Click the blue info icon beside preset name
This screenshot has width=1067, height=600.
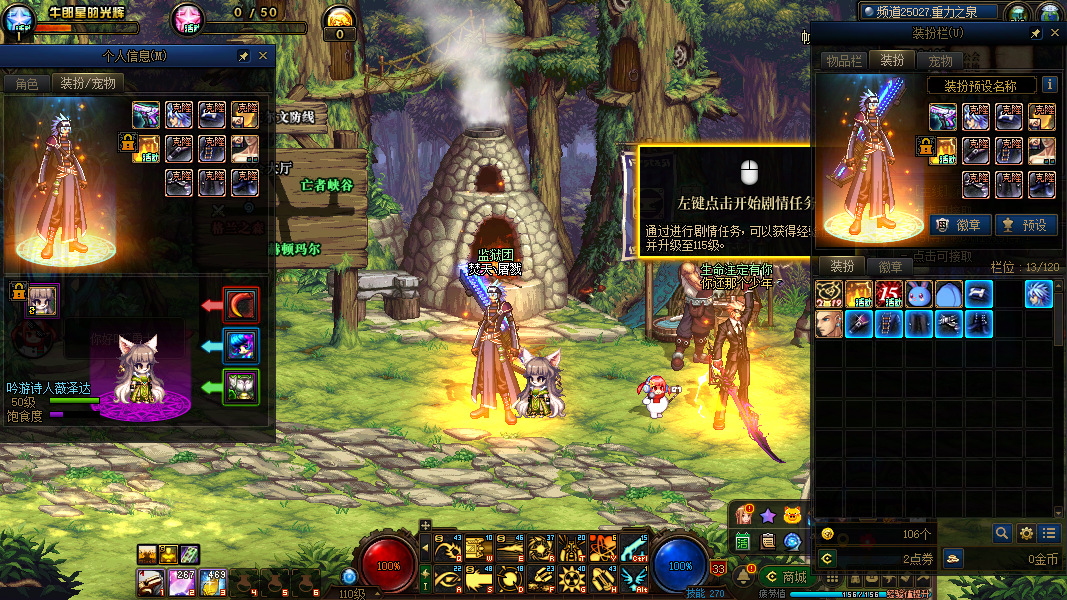tap(1050, 85)
